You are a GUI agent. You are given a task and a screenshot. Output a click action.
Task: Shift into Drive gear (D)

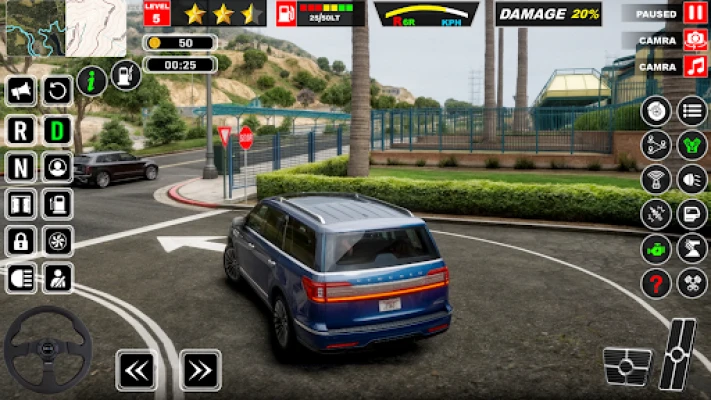tap(58, 129)
